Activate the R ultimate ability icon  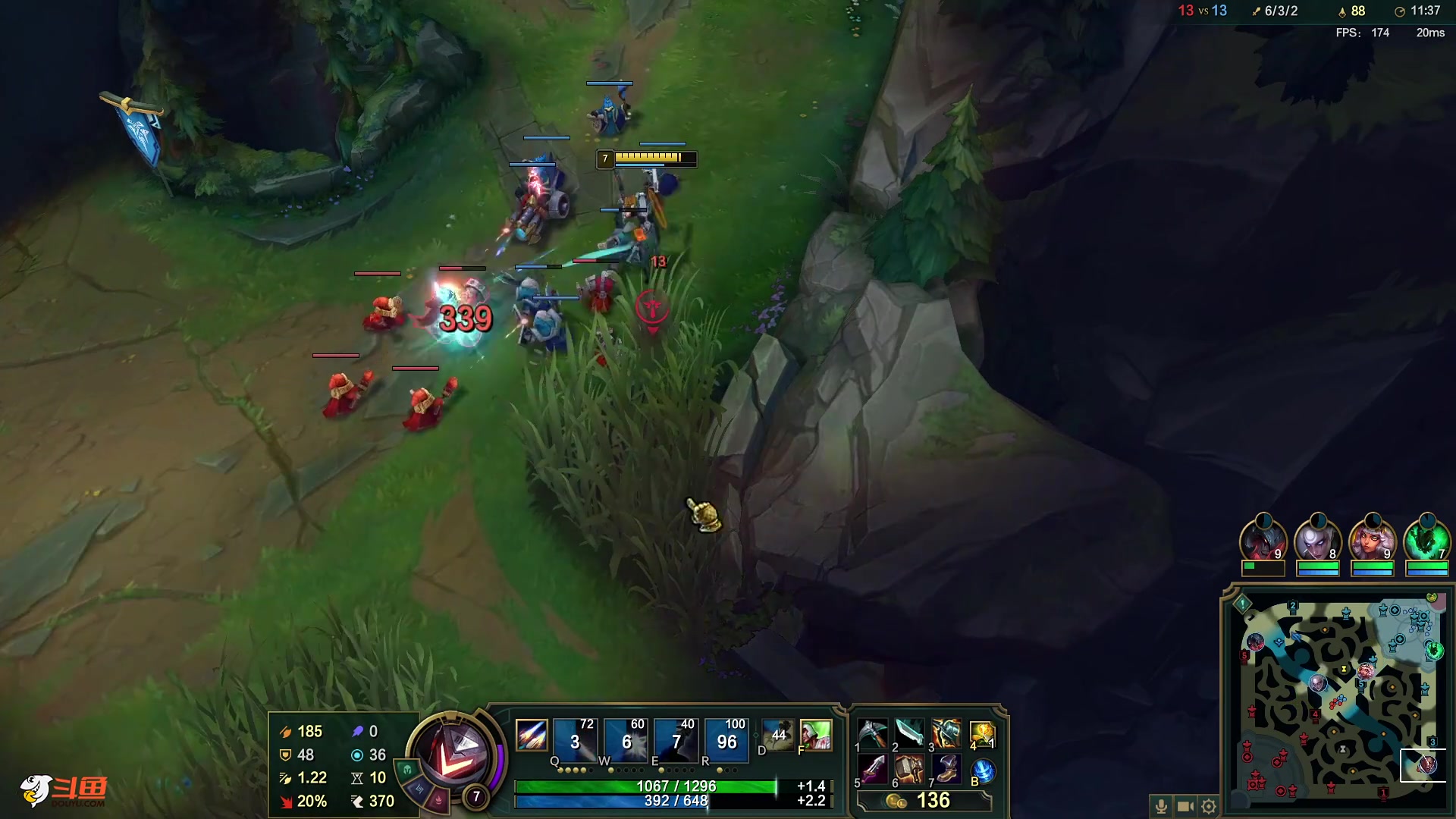click(x=726, y=738)
